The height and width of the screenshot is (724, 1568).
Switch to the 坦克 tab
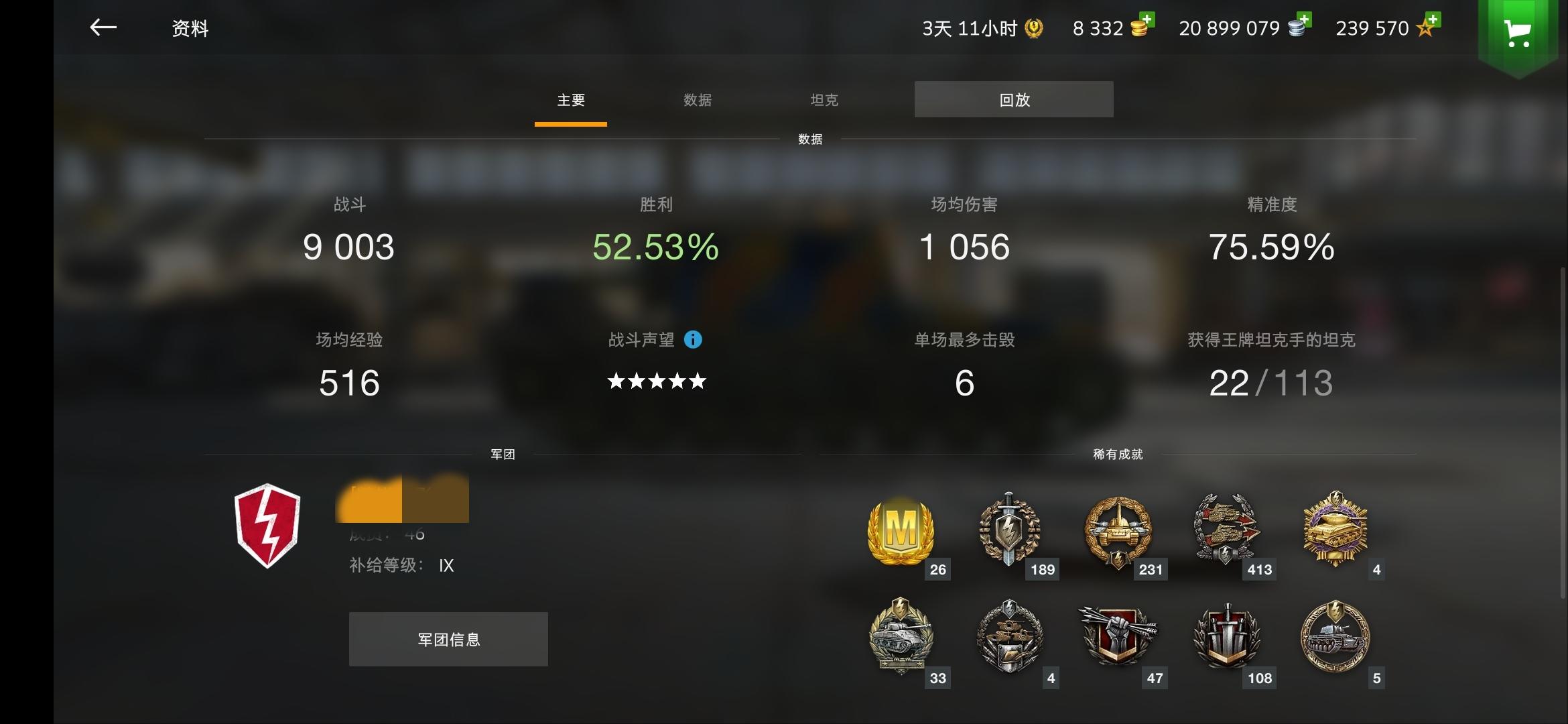point(824,99)
